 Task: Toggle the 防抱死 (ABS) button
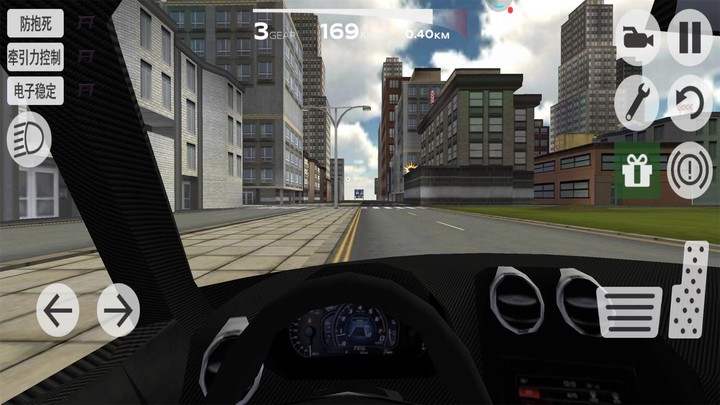pos(35,23)
